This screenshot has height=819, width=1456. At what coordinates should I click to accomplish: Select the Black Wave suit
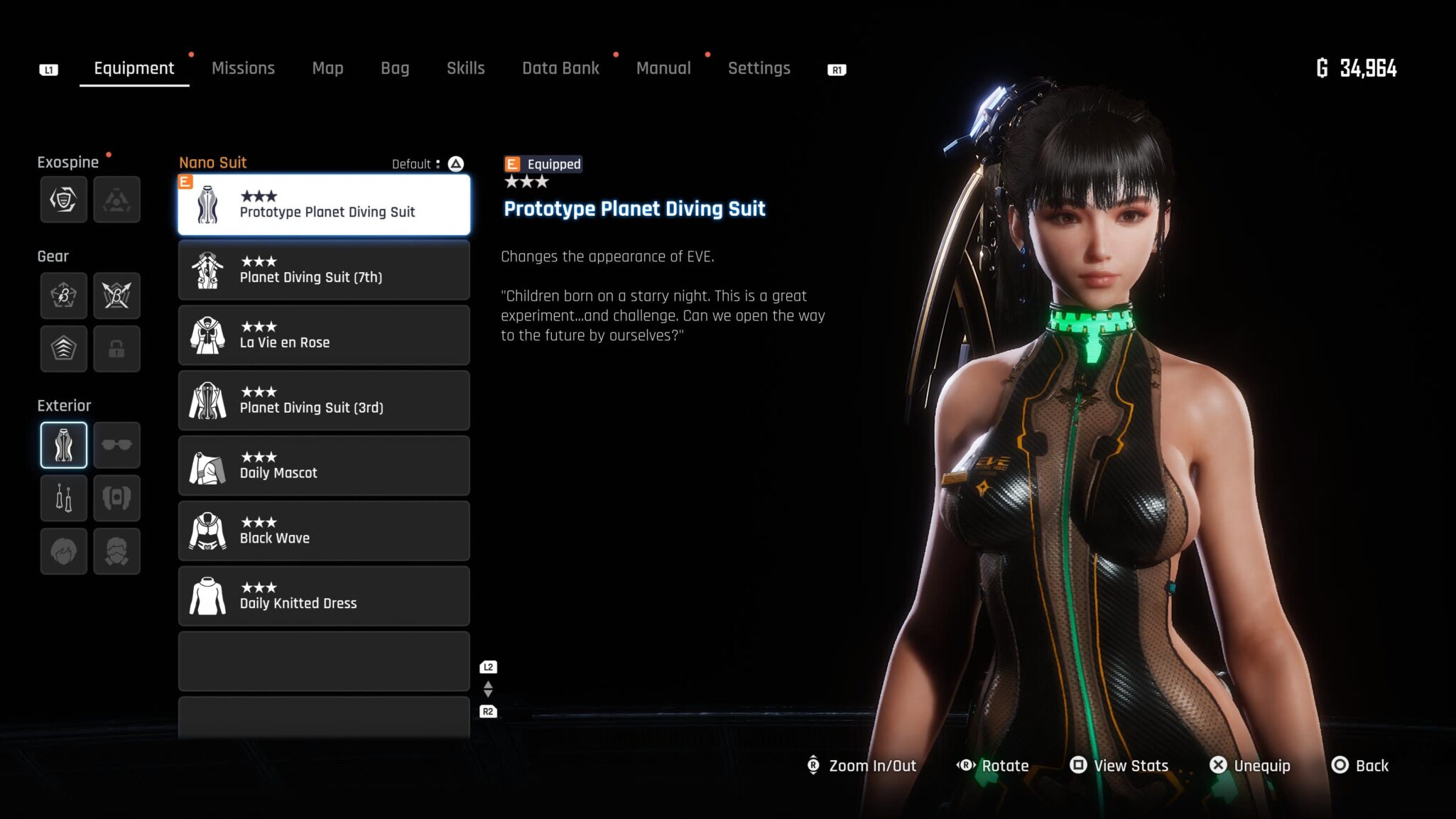coord(324,531)
